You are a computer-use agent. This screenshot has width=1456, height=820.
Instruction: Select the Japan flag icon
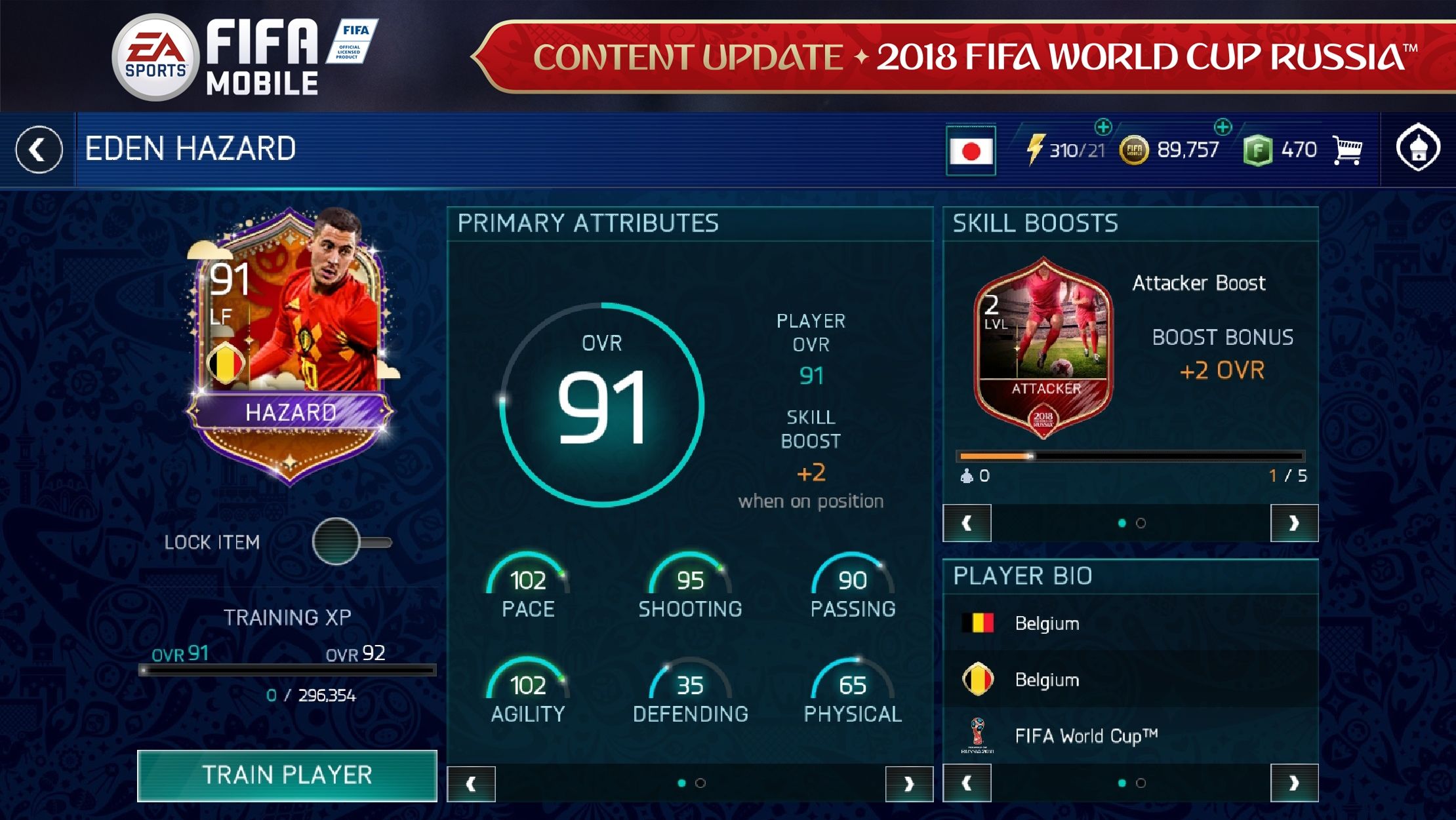(x=972, y=149)
